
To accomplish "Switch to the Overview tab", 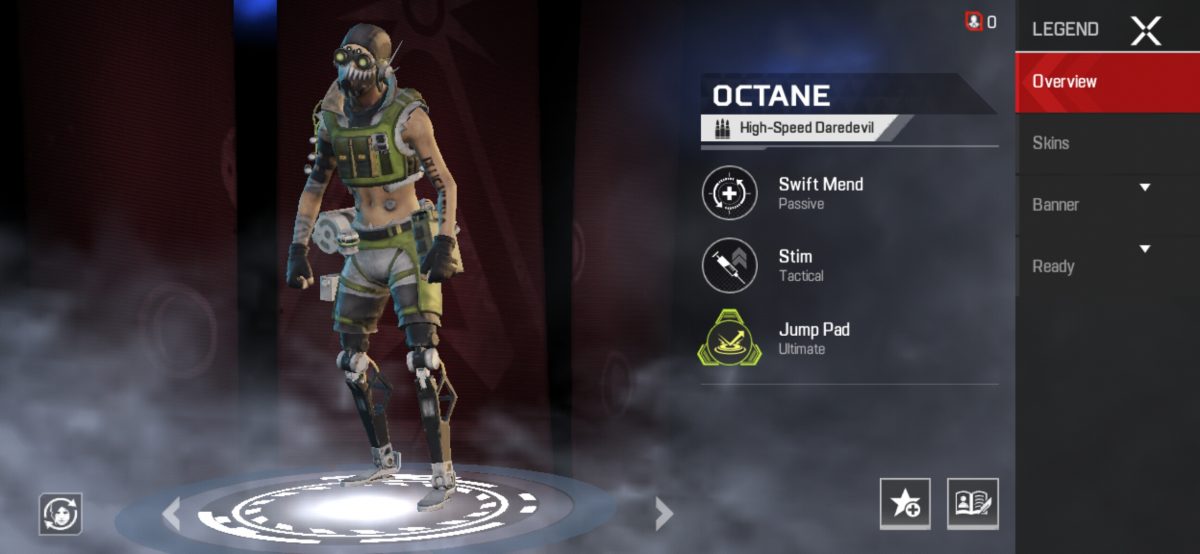I will [1107, 82].
